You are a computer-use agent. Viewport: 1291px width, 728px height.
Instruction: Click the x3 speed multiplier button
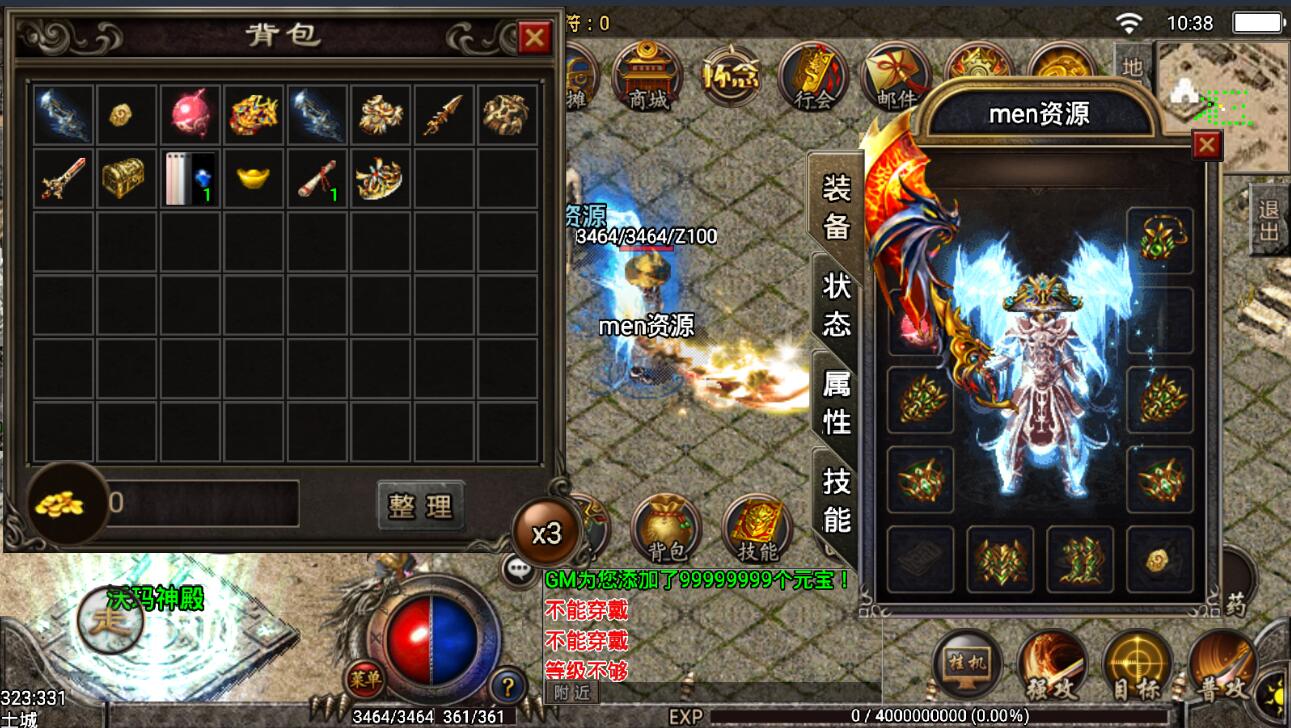point(546,534)
